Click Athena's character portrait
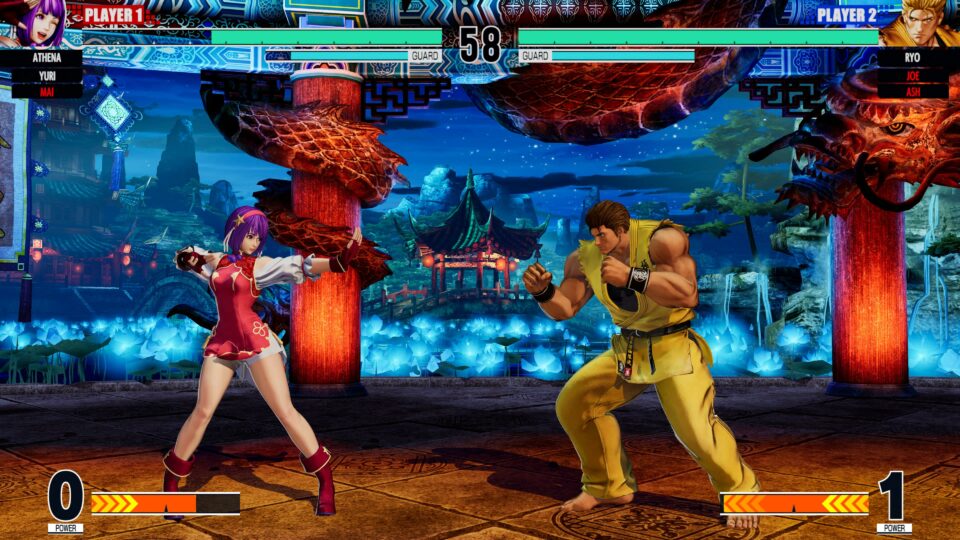 tap(40, 22)
